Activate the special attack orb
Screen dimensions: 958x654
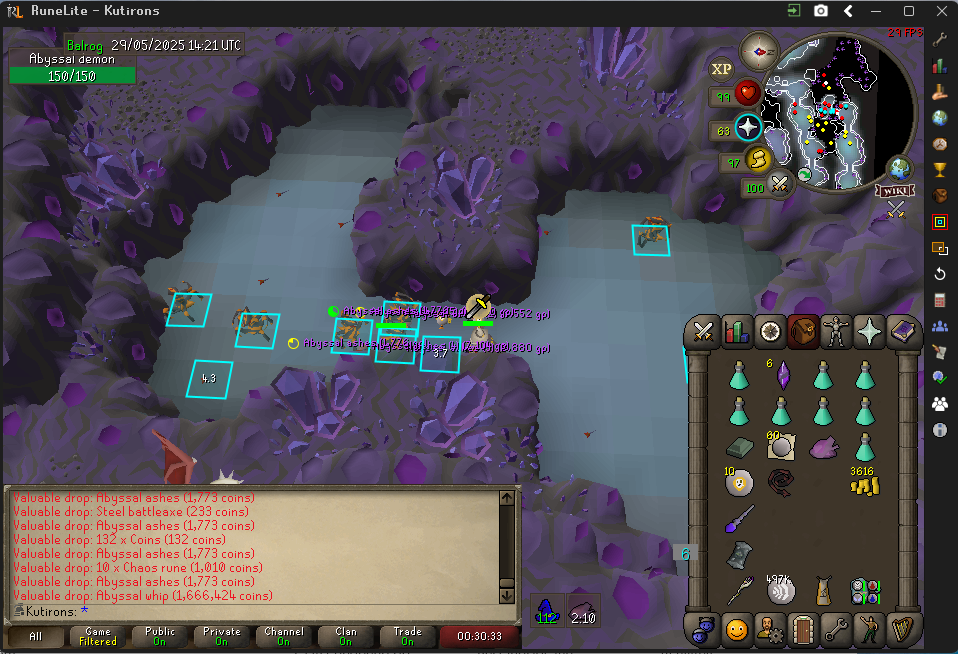tap(780, 183)
